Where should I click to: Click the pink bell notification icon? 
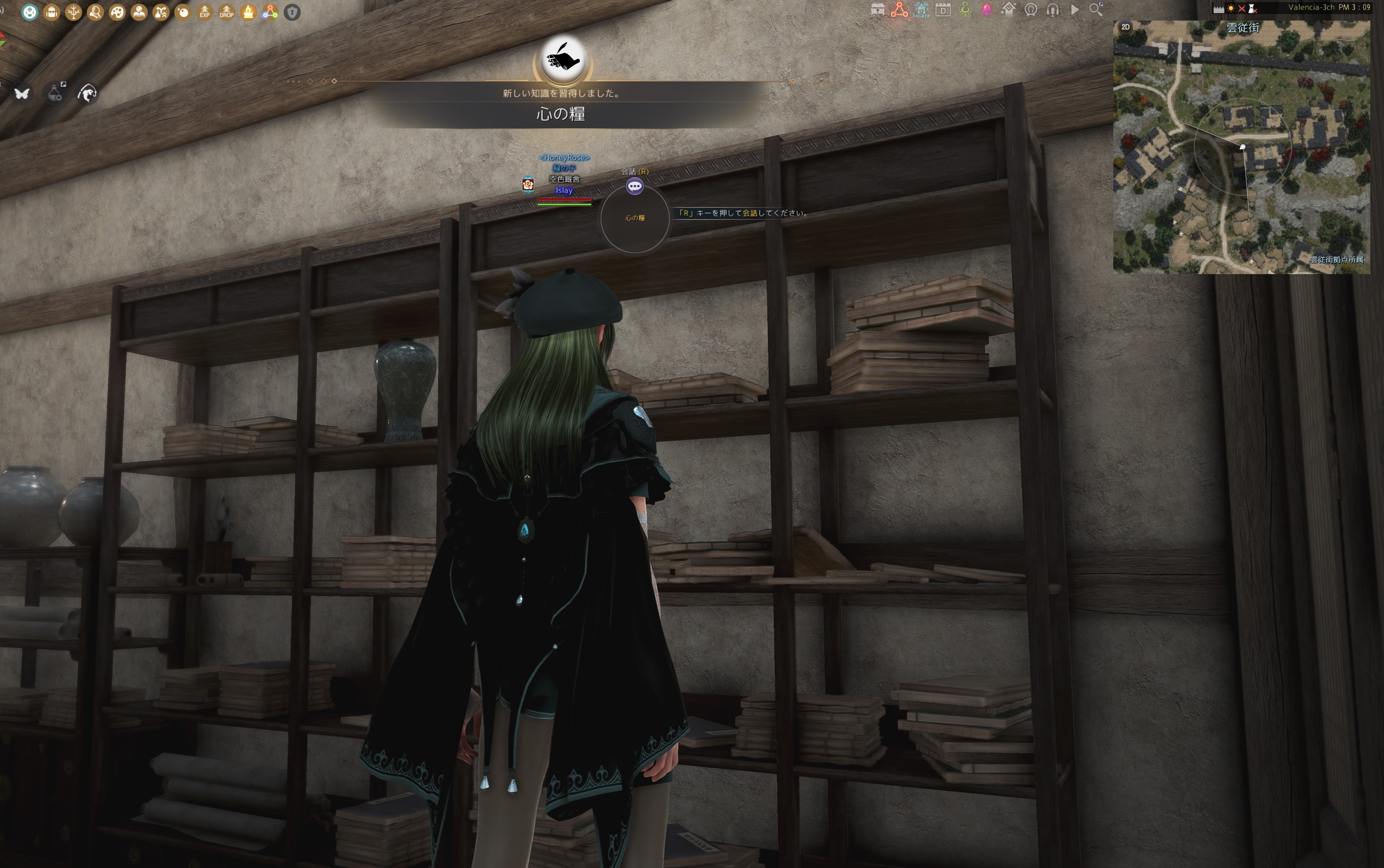(x=987, y=10)
